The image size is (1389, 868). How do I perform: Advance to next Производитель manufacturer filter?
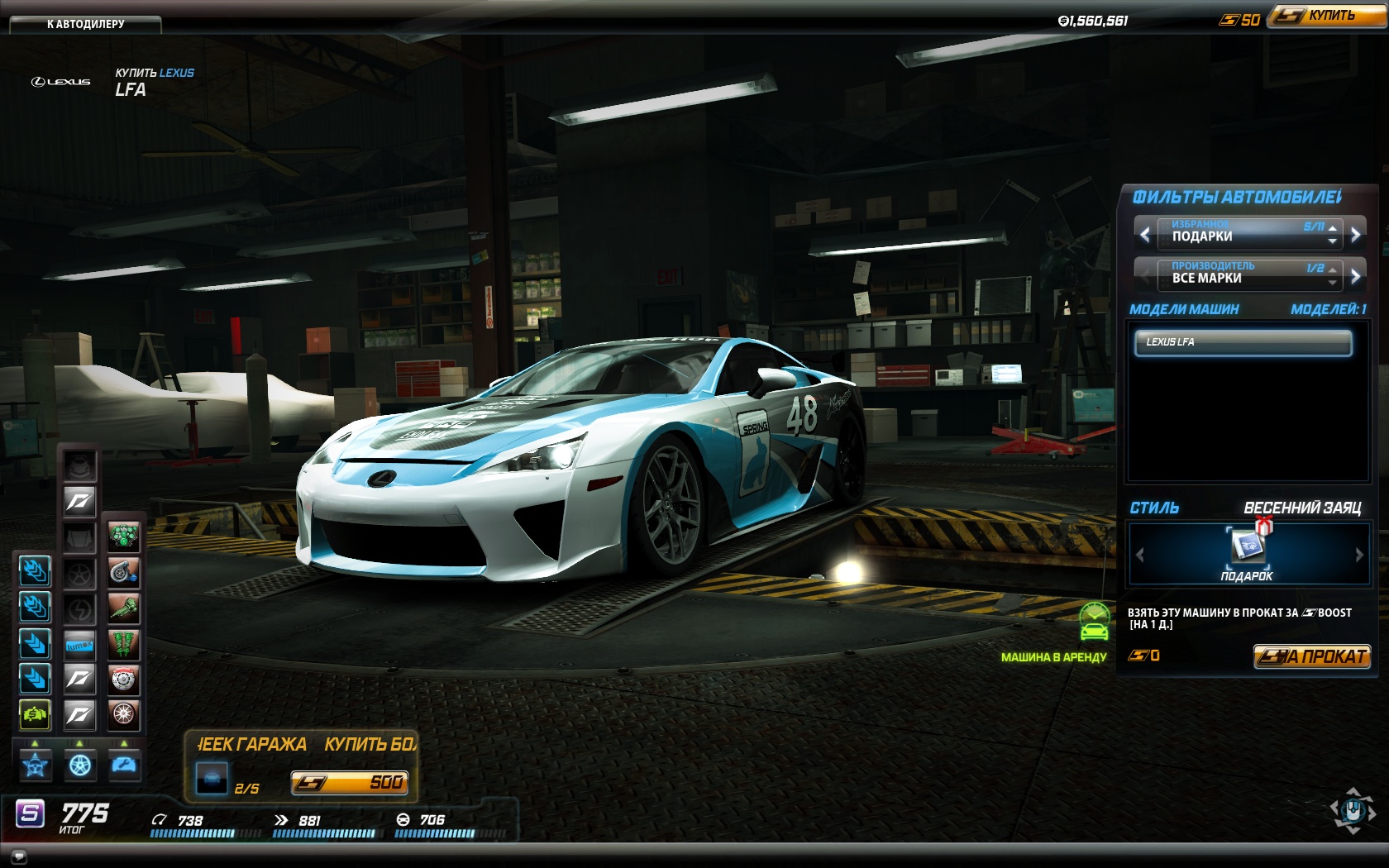click(x=1355, y=276)
